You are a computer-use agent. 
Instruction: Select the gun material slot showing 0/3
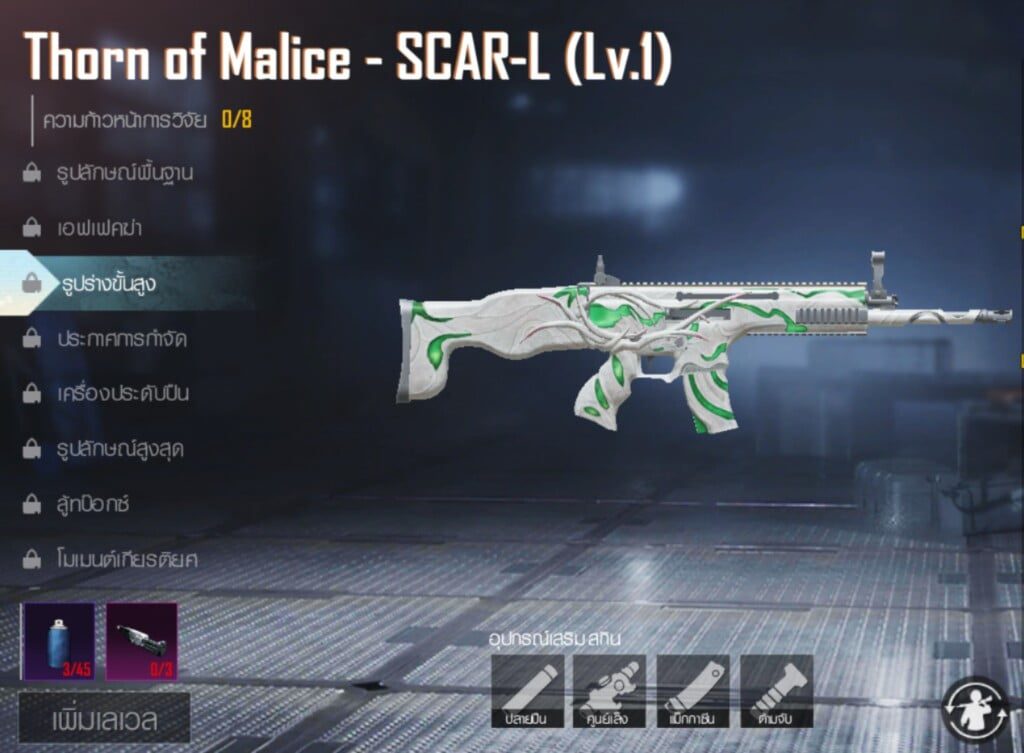point(141,641)
